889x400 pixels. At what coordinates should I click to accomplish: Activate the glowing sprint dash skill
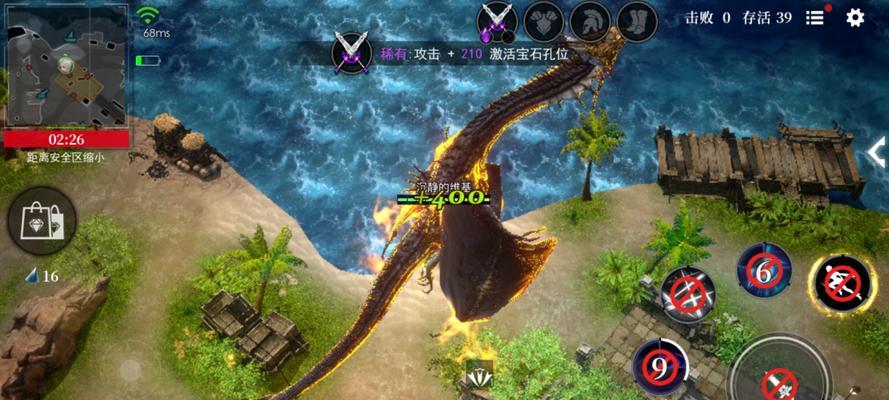tap(841, 285)
